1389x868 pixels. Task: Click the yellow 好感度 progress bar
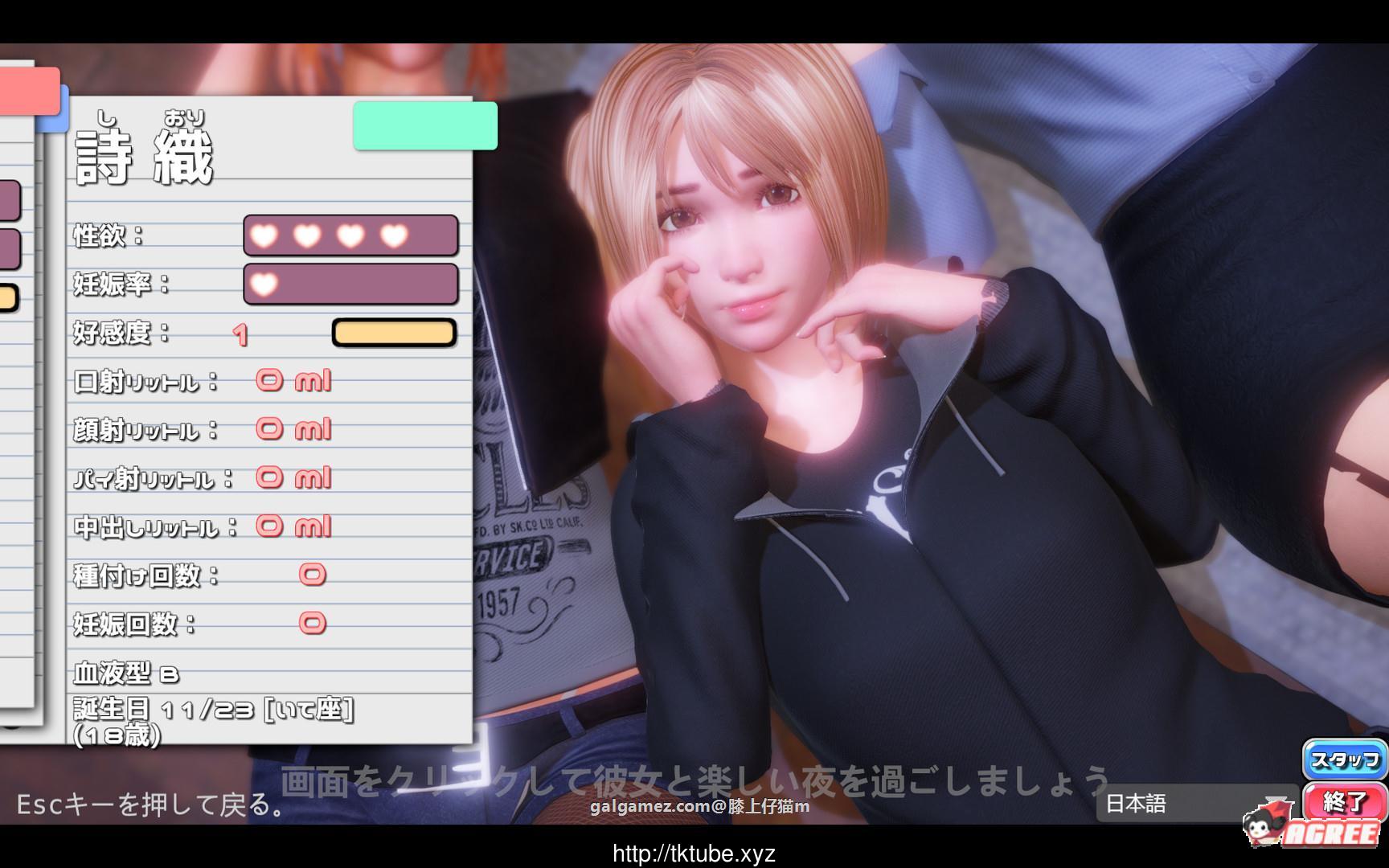(394, 332)
